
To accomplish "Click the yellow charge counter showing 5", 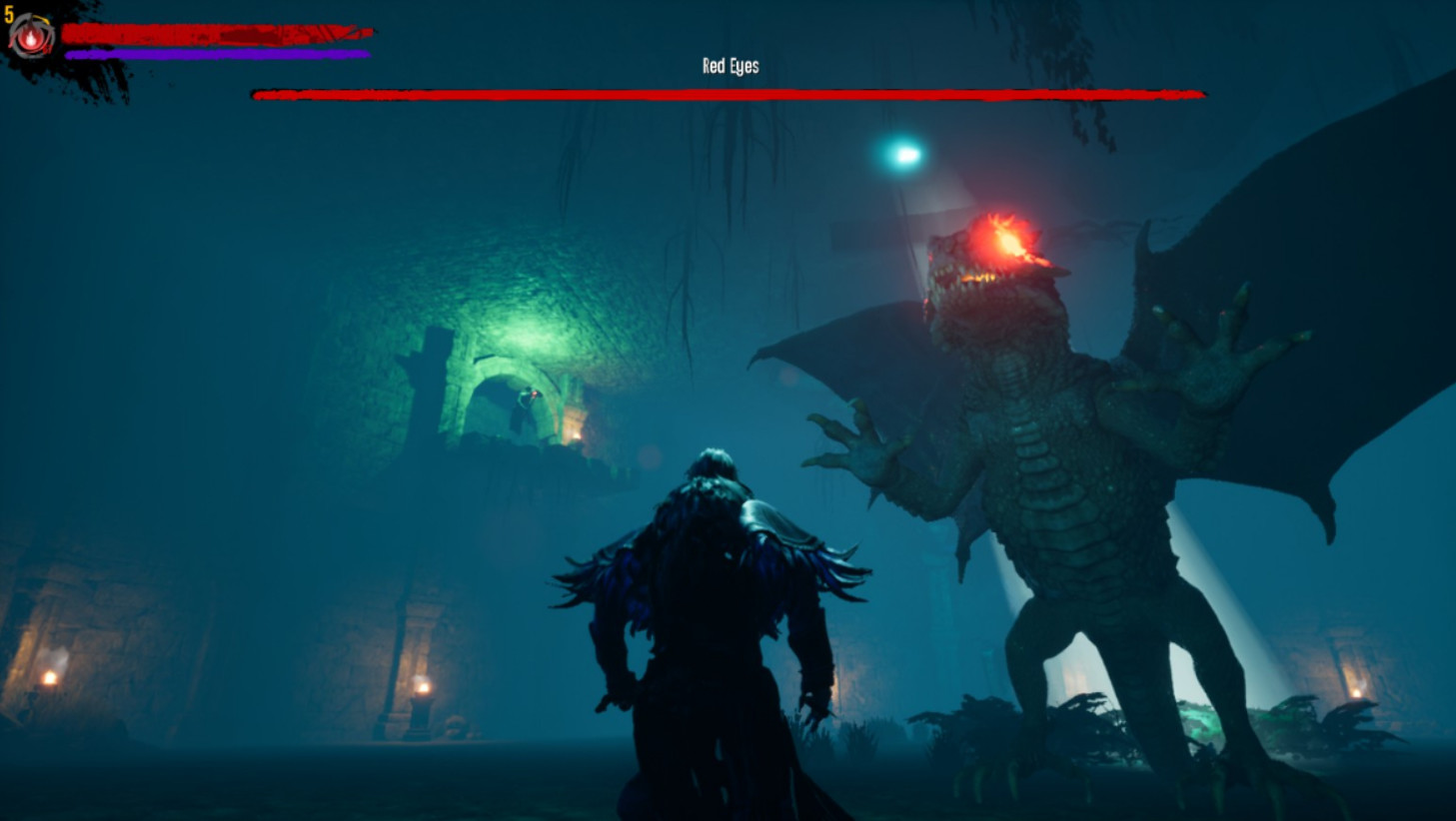I will [x=10, y=15].
